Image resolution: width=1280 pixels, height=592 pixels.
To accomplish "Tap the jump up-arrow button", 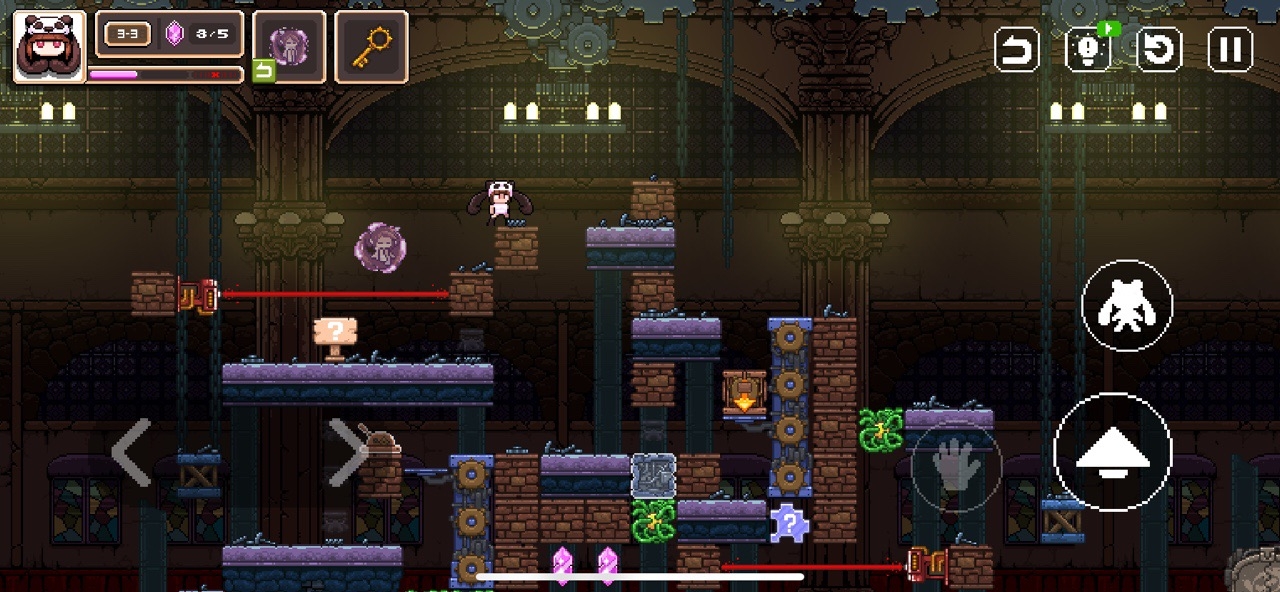I will tap(1112, 452).
